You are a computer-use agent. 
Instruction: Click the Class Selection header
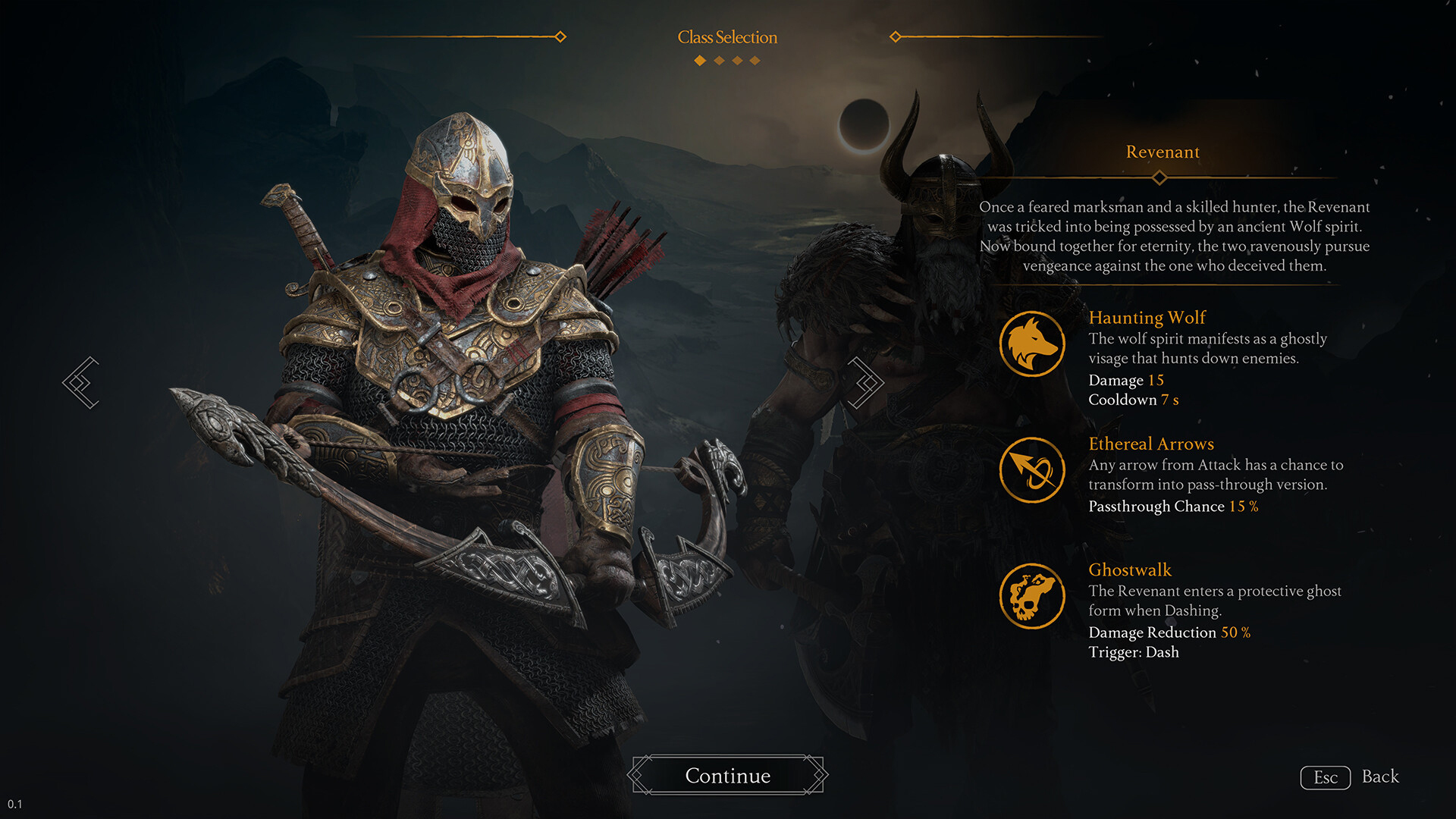727,36
